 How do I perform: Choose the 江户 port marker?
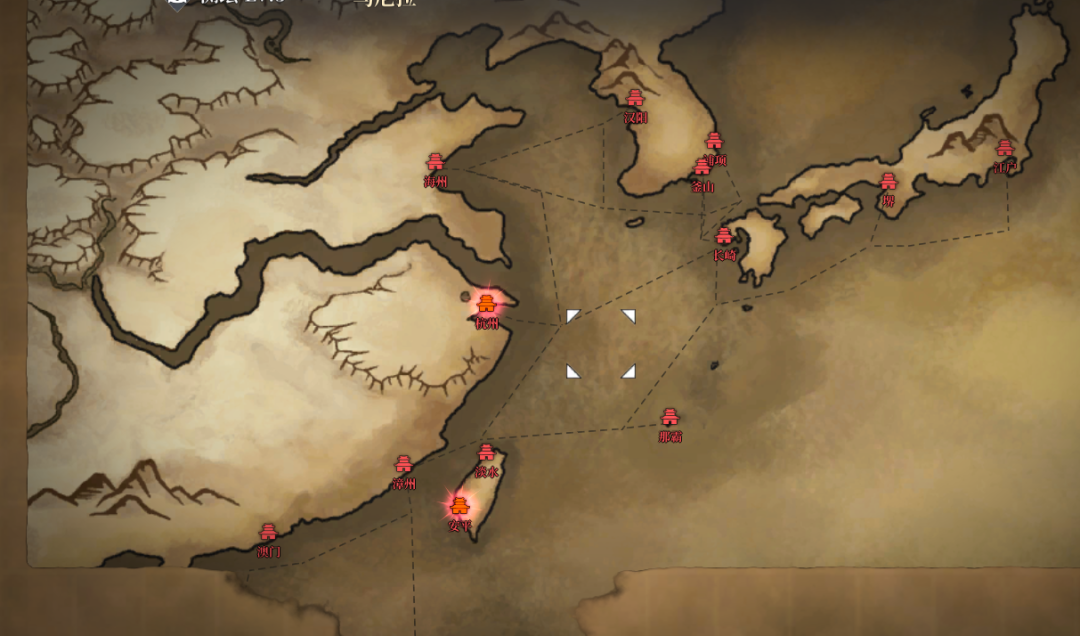[x=1005, y=149]
